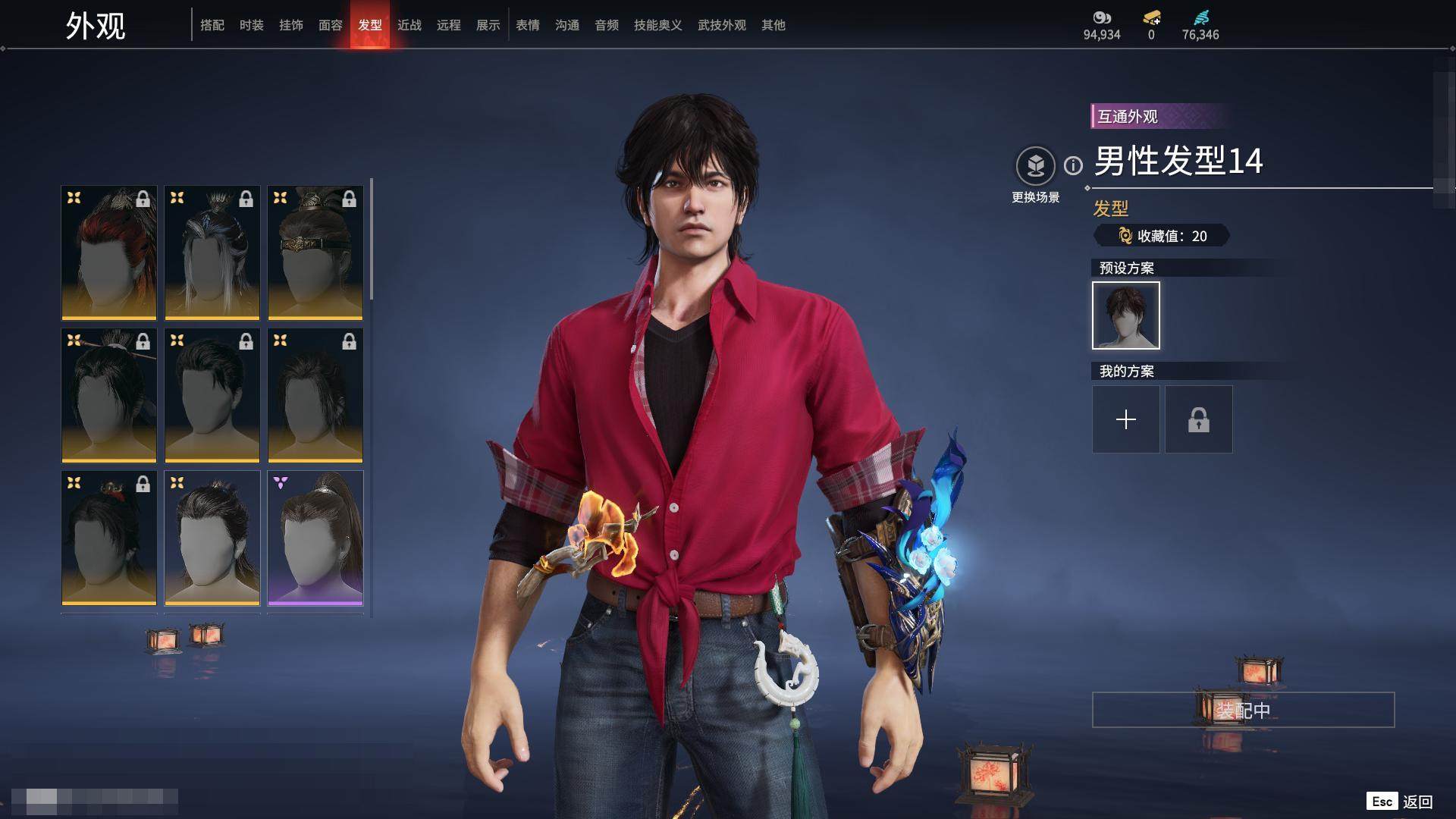Screen dimensions: 1456x819
Task: Choose the red-haired locked hairstyle thumbnail
Action: pos(109,253)
